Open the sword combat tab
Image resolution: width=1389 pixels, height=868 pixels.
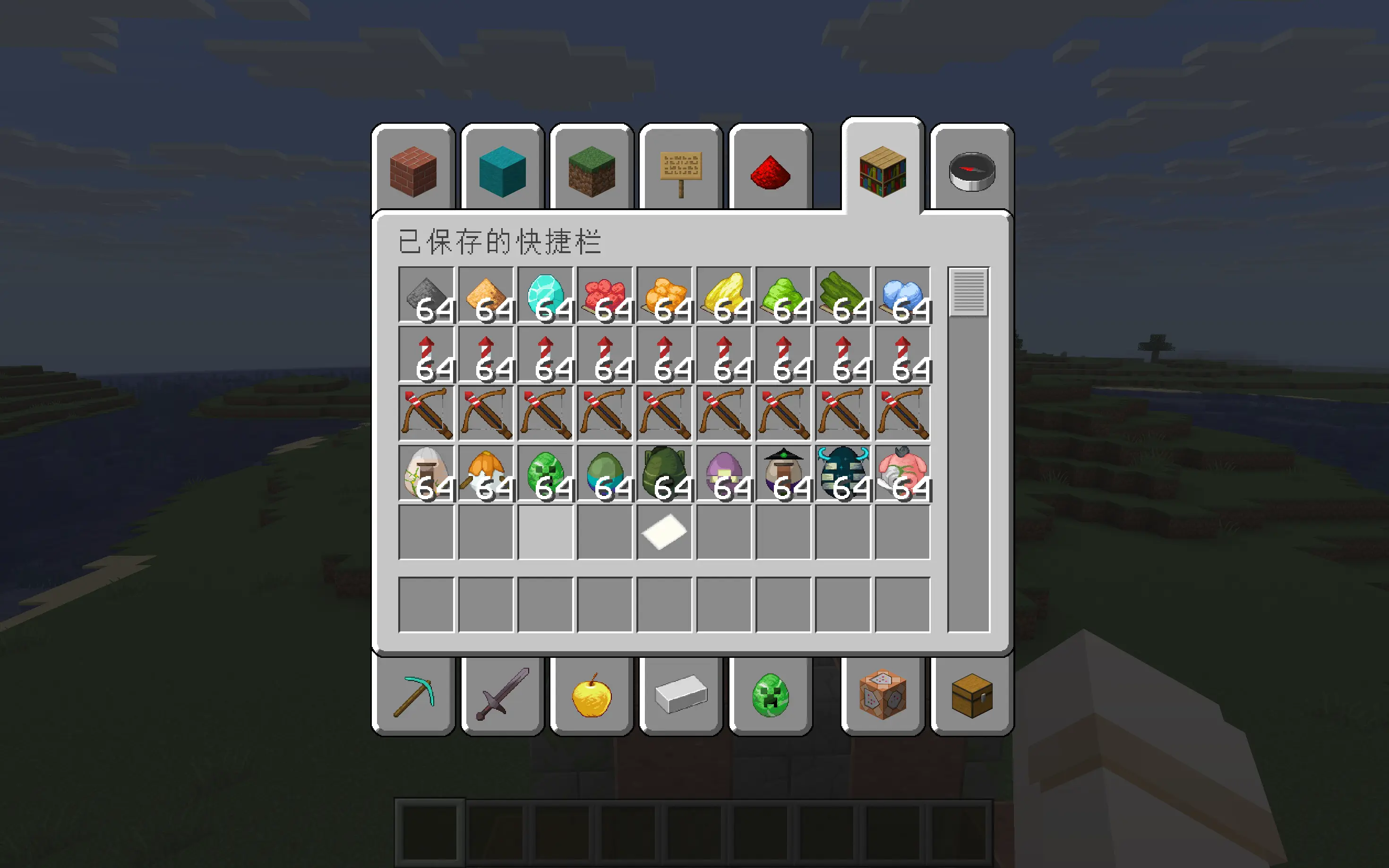tap(502, 696)
